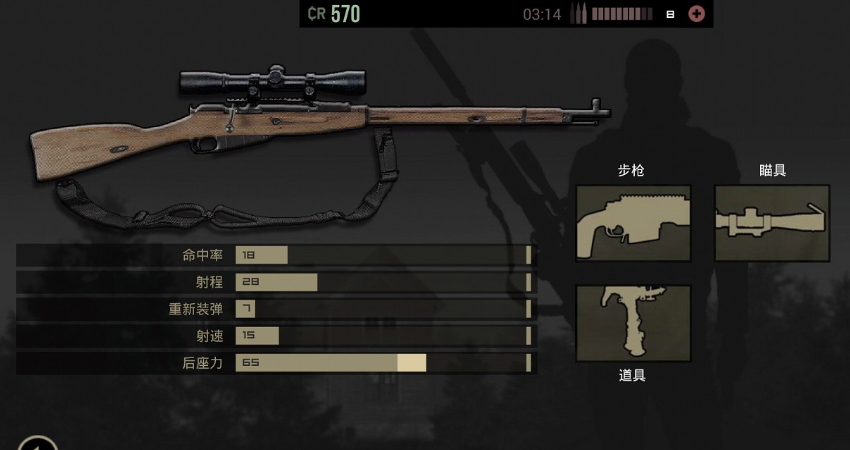Tap the red plus button for more energy
850x450 pixels.
pos(697,14)
